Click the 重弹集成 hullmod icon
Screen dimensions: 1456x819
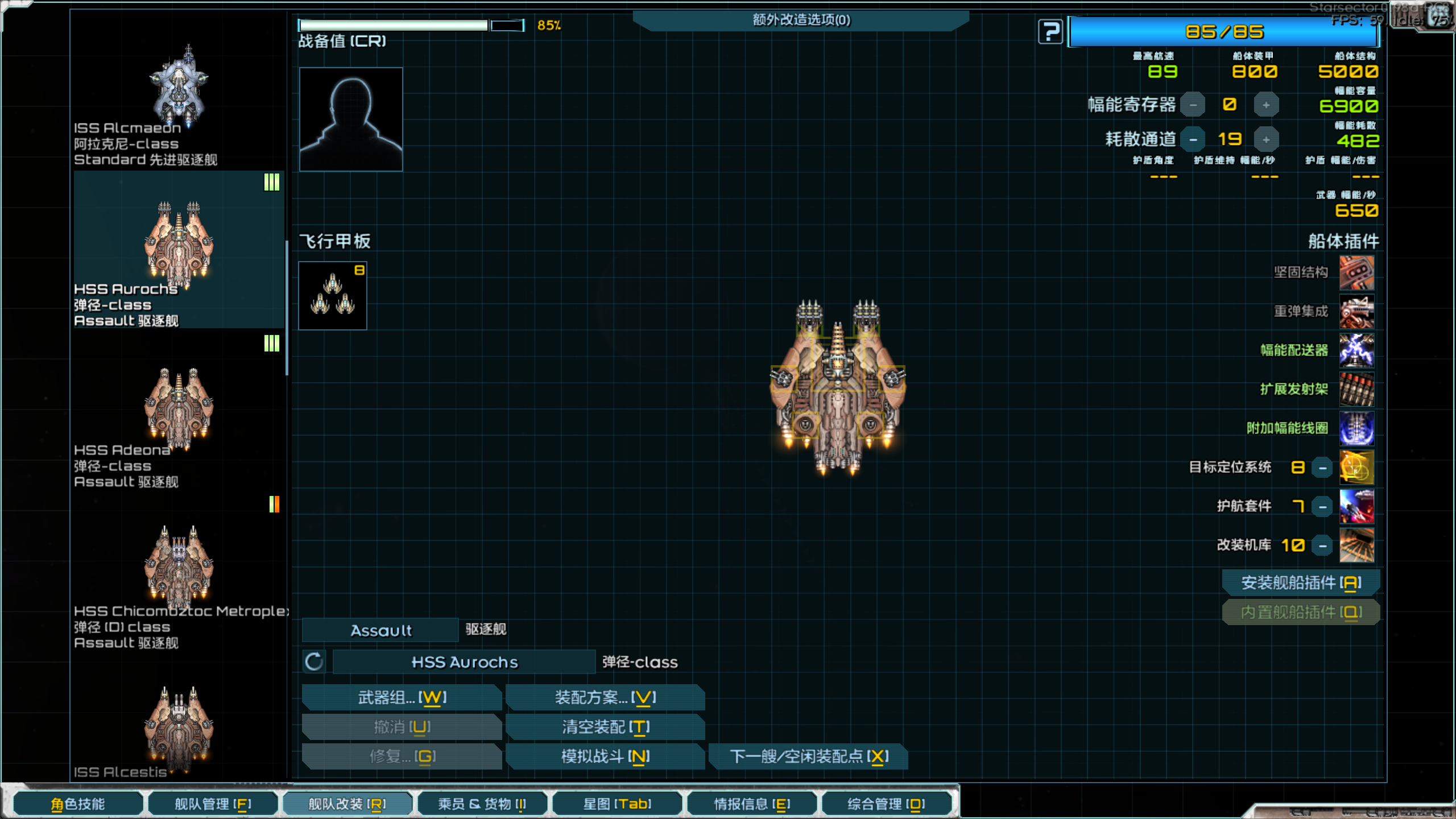[x=1357, y=312]
